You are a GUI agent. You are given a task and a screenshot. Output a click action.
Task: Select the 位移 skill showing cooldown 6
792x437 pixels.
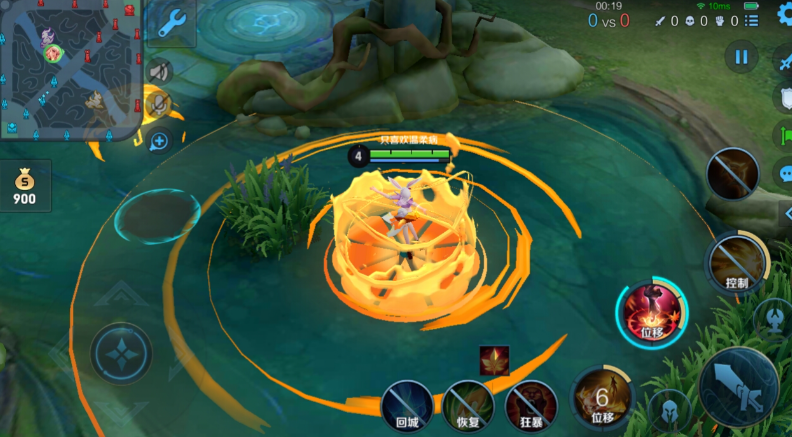pos(602,397)
